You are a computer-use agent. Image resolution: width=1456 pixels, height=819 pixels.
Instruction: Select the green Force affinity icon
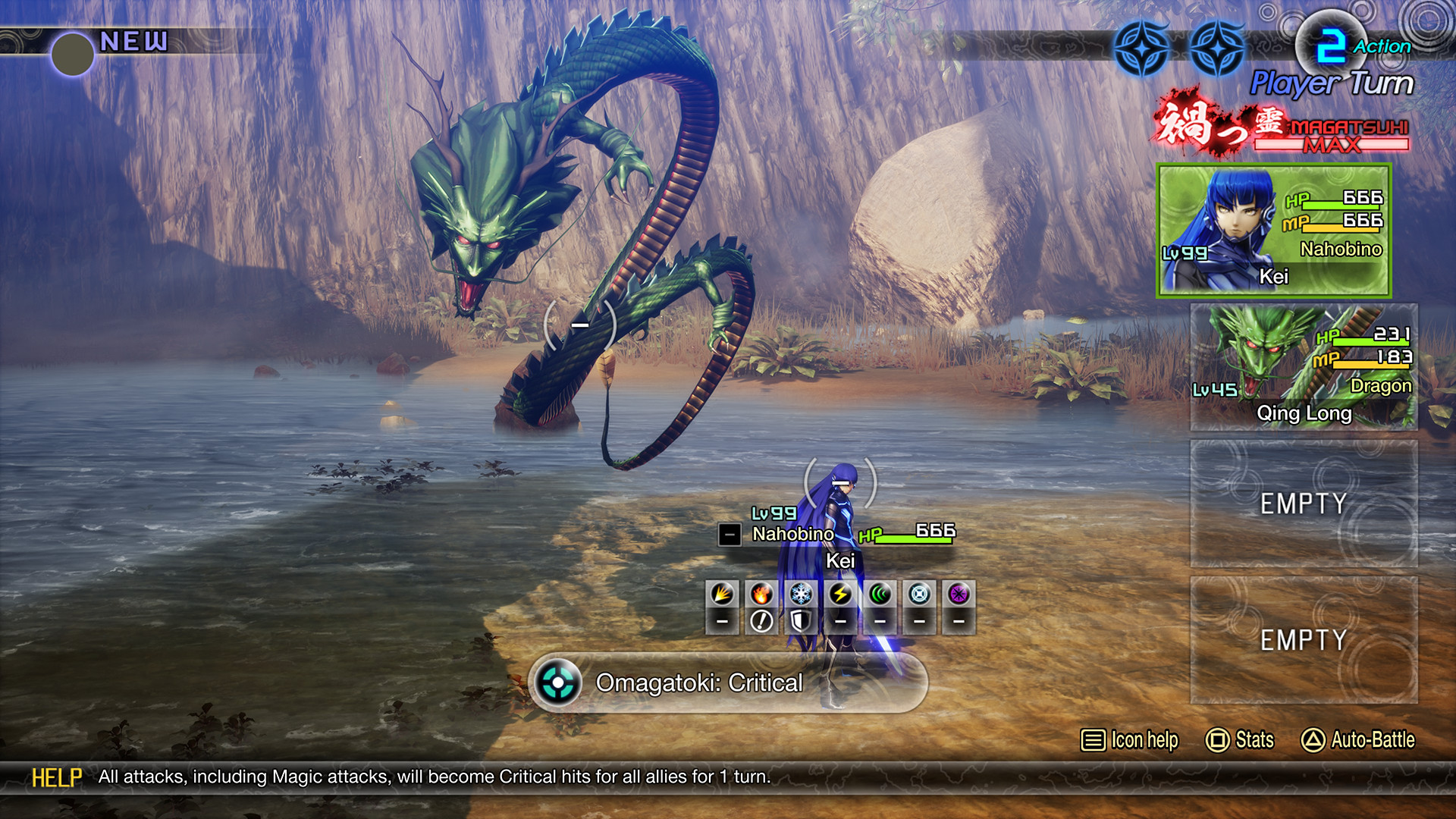tap(878, 593)
